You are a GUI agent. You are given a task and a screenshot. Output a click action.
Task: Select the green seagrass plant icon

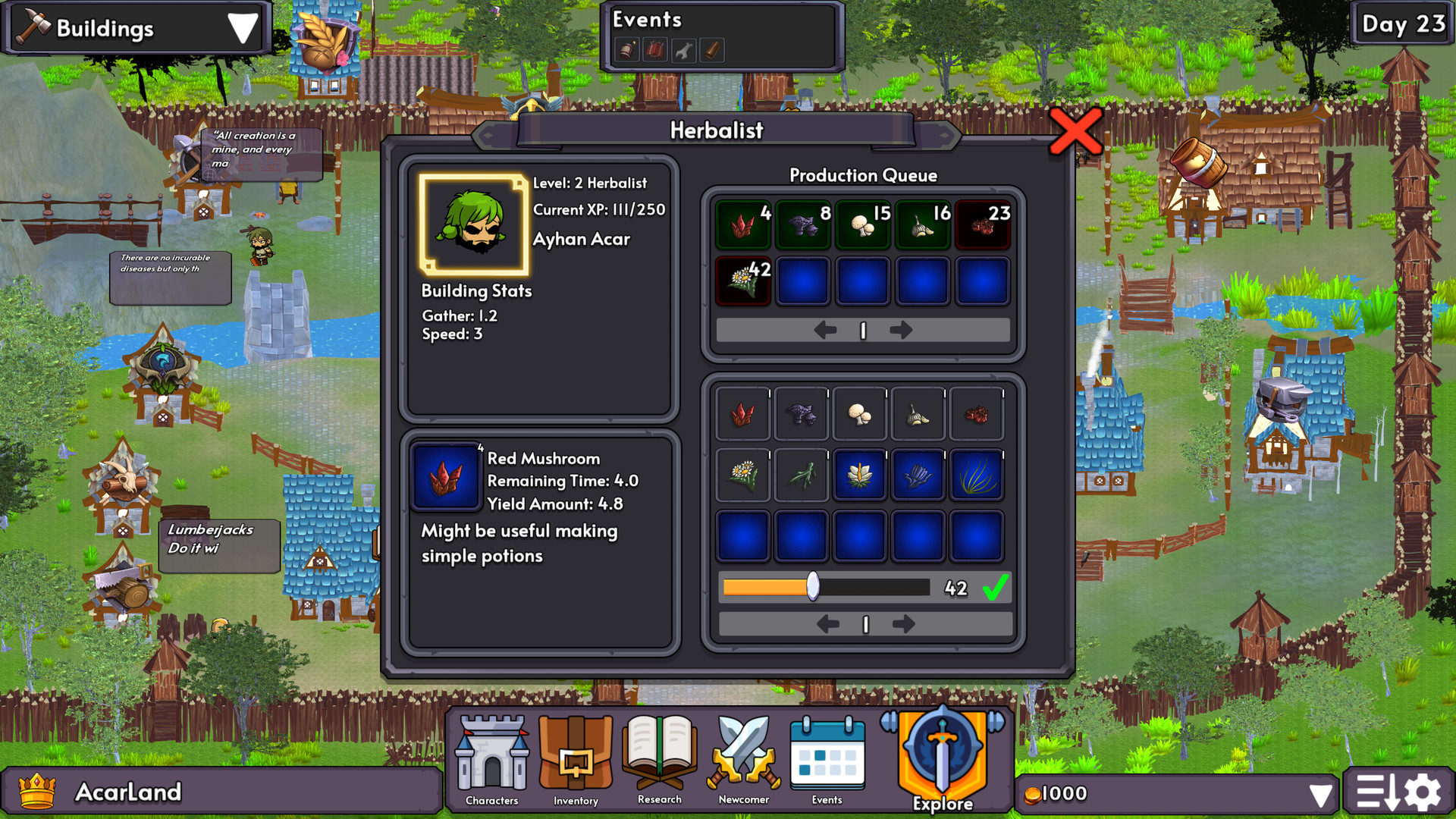point(976,474)
